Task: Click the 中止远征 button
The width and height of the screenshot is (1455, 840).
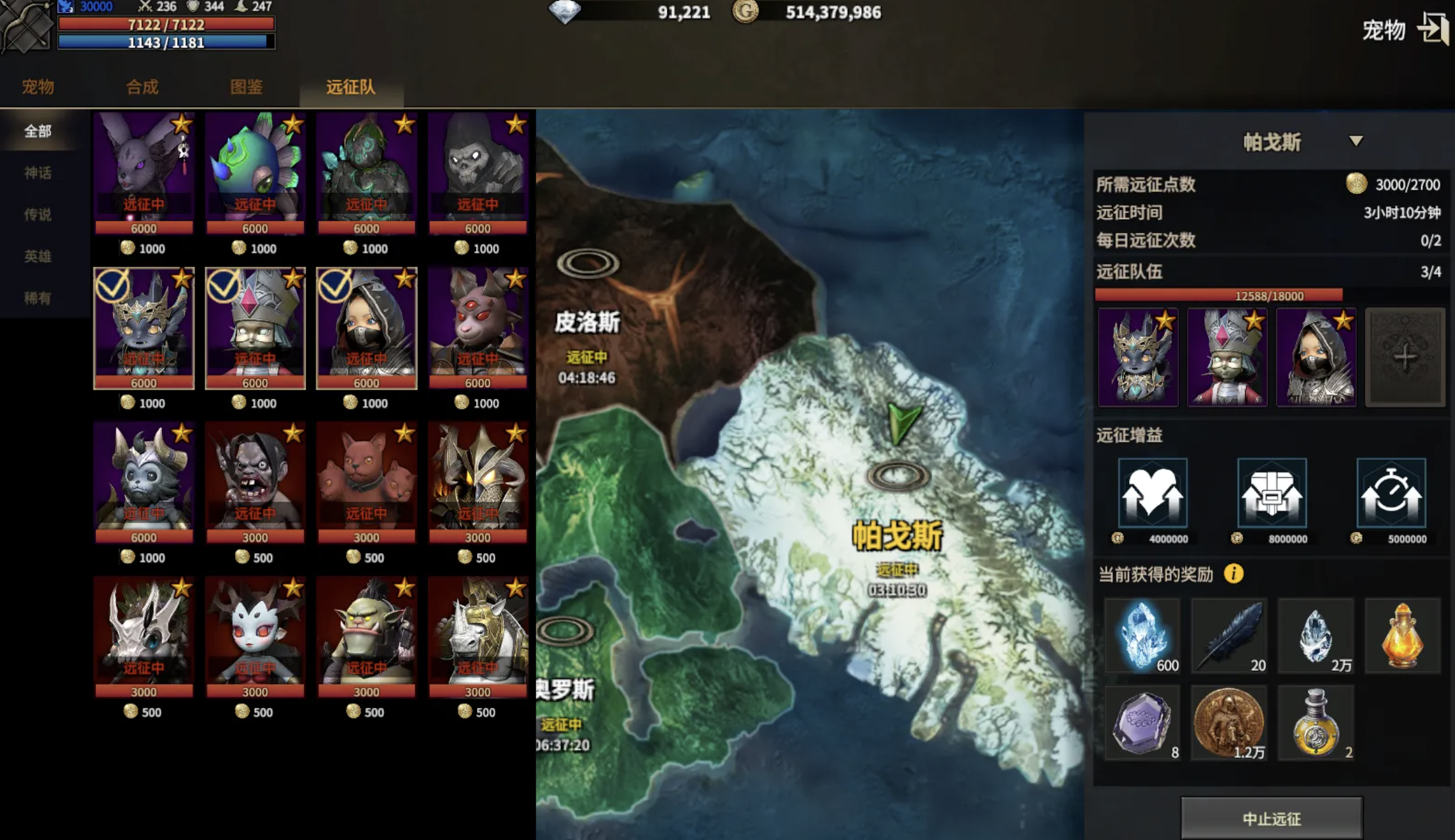Action: (1271, 818)
